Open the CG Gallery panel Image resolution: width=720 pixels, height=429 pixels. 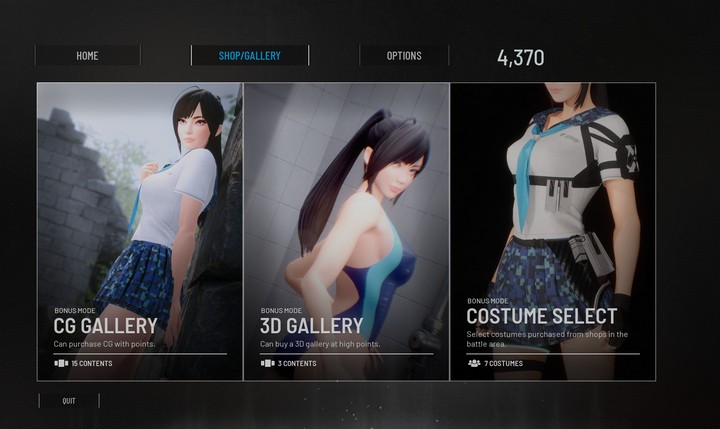(140, 230)
